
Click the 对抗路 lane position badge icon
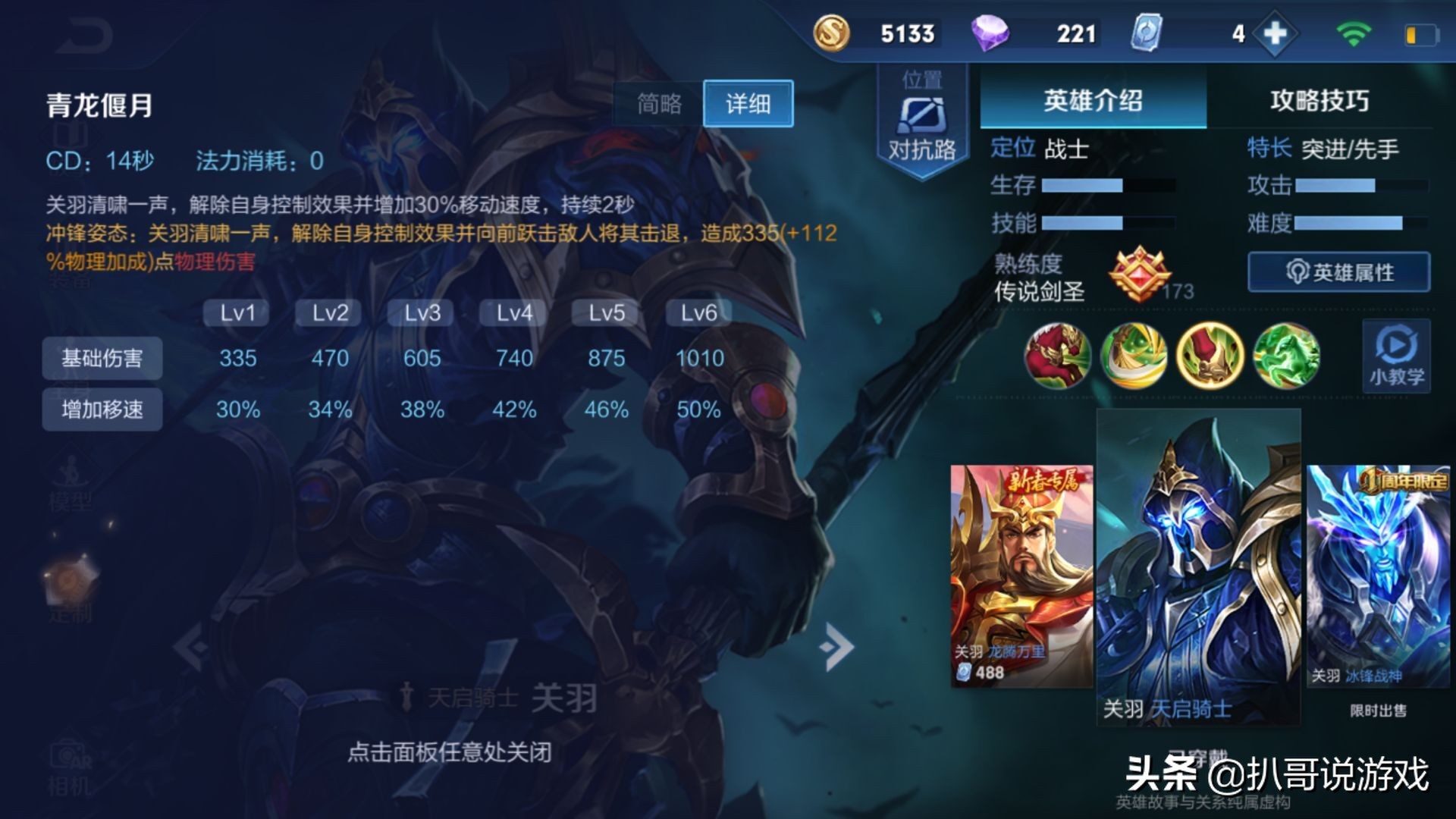tap(920, 118)
